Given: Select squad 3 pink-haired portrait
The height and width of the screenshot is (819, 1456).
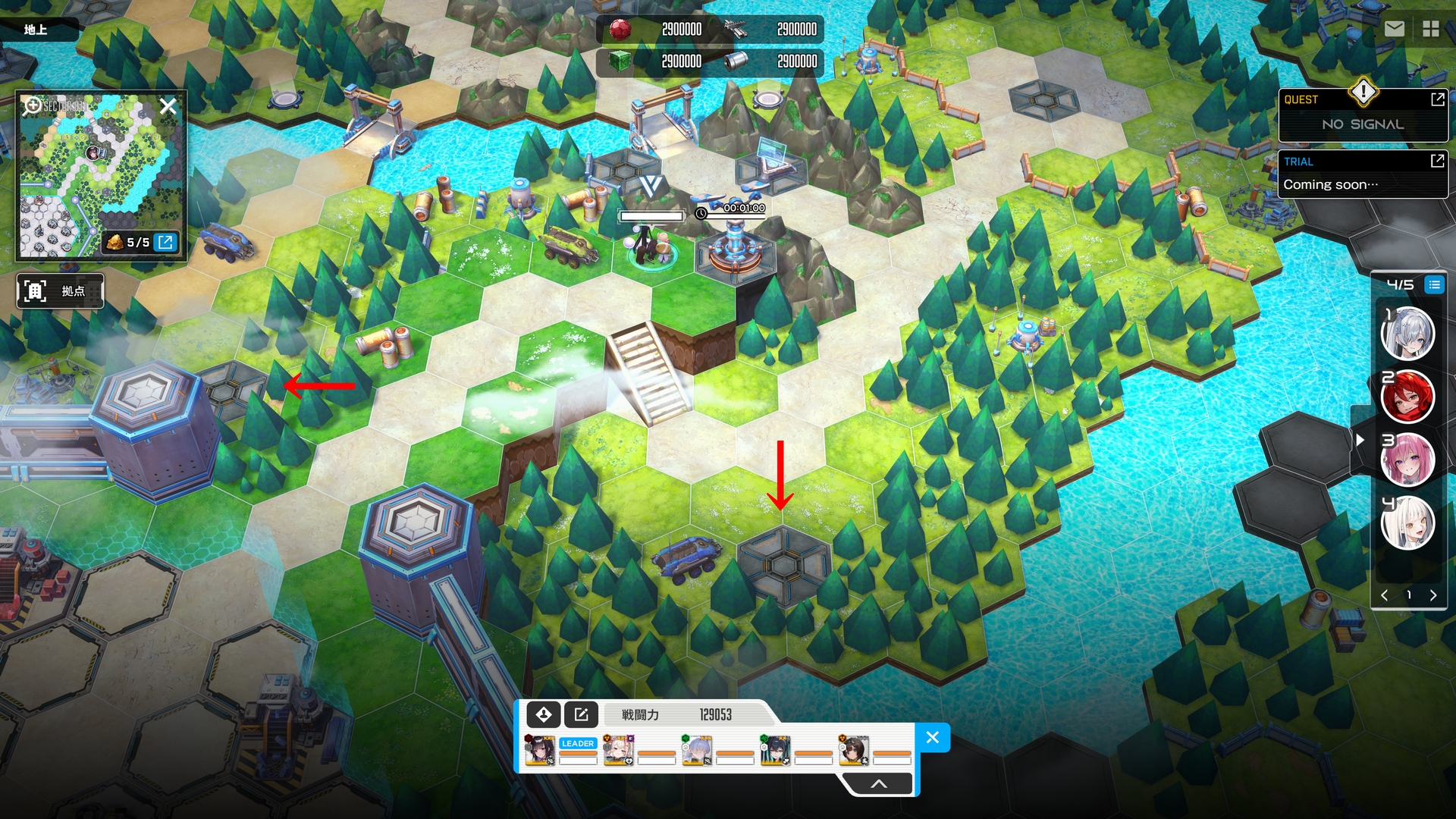Looking at the screenshot, I should point(1407,459).
